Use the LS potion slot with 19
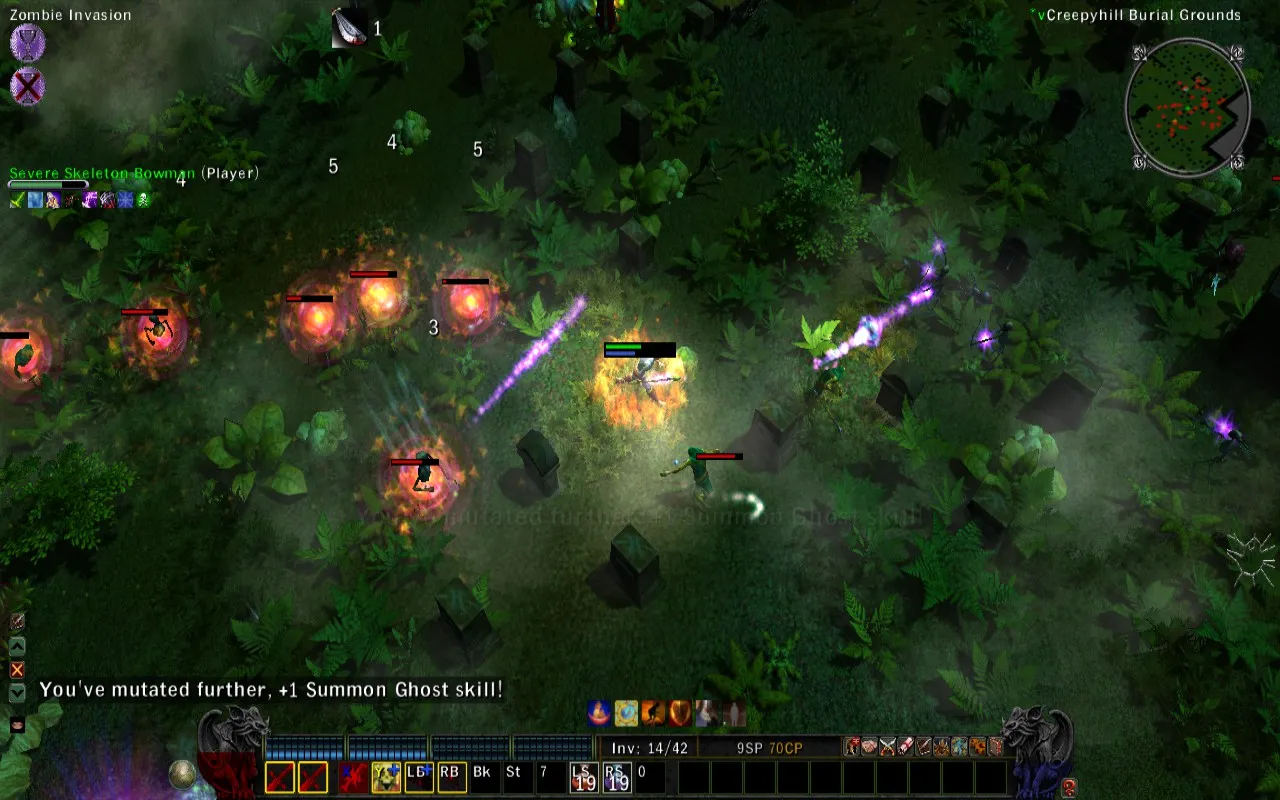Viewport: 1280px width, 800px height. pyautogui.click(x=583, y=776)
